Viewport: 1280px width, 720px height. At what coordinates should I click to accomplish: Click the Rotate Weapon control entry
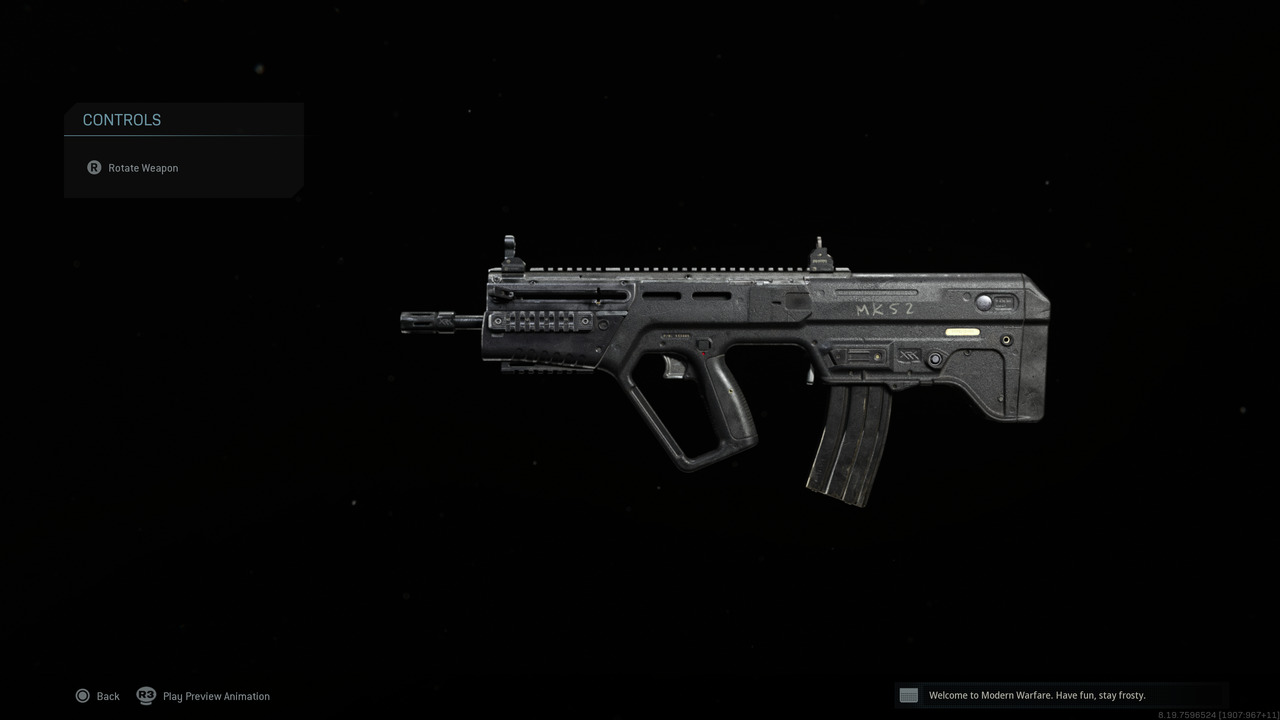click(143, 167)
